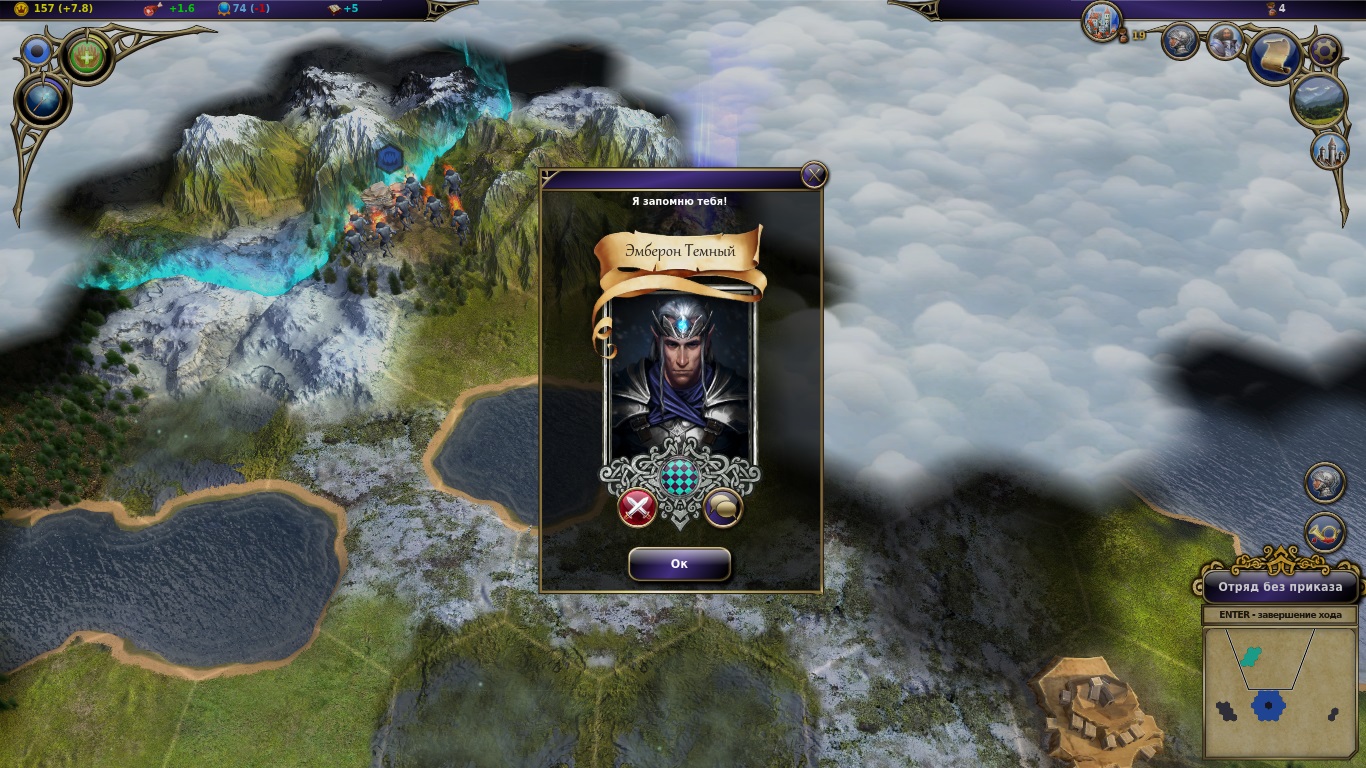Click the small blue orb icon
The width and height of the screenshot is (1366, 768).
click(x=39, y=51)
